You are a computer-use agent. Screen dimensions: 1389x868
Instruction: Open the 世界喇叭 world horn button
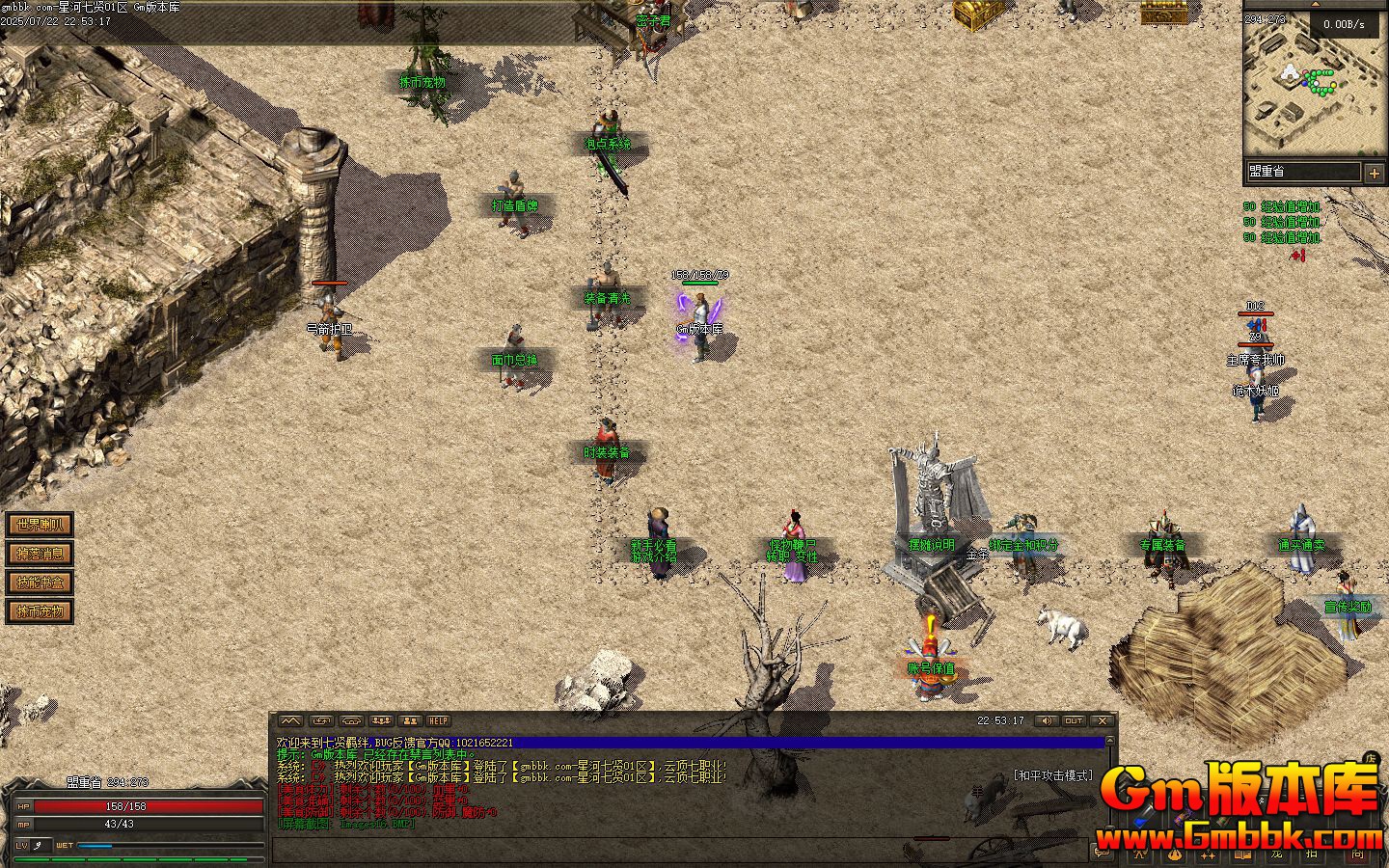click(40, 525)
